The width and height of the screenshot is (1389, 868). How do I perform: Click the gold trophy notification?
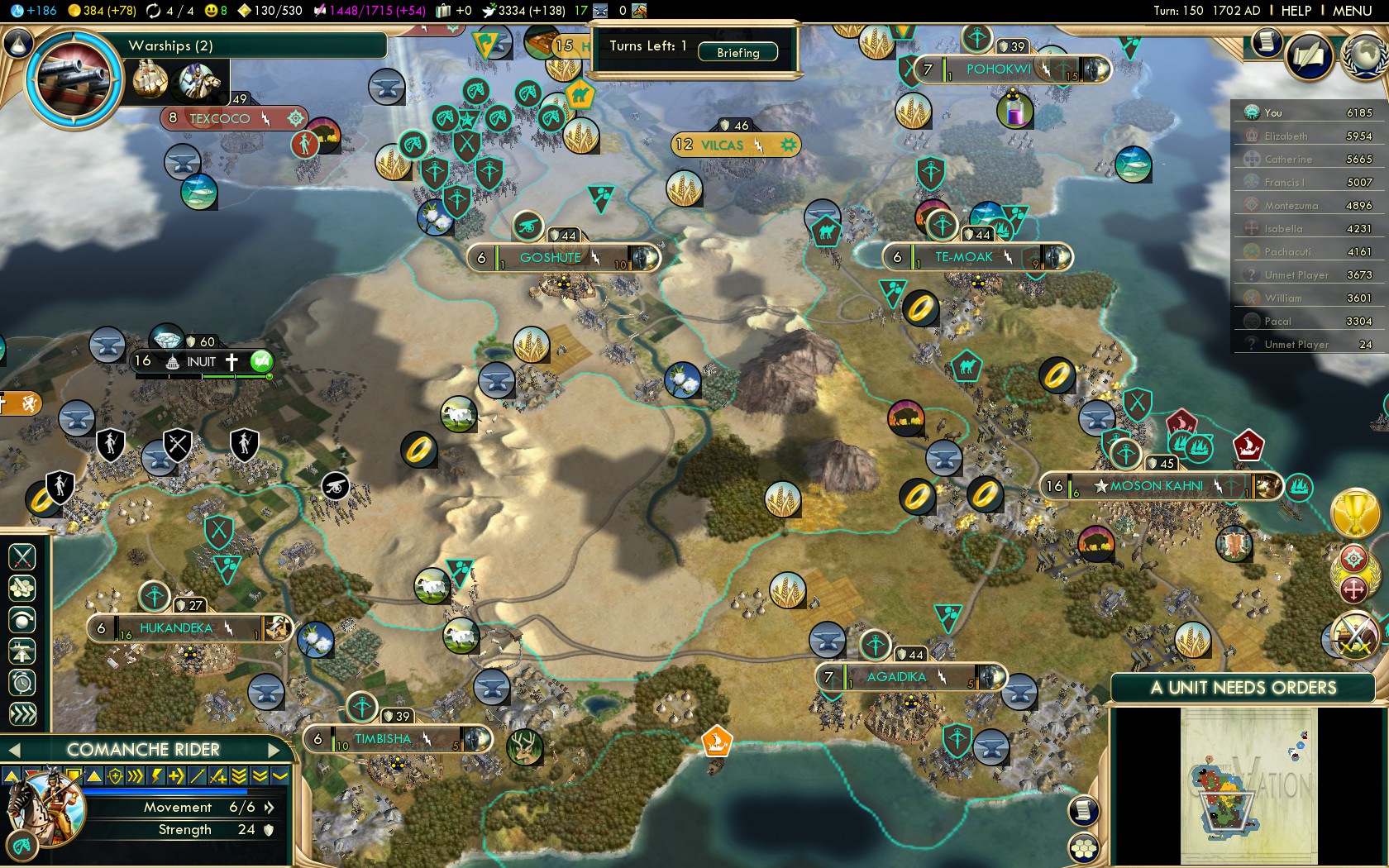click(1354, 513)
